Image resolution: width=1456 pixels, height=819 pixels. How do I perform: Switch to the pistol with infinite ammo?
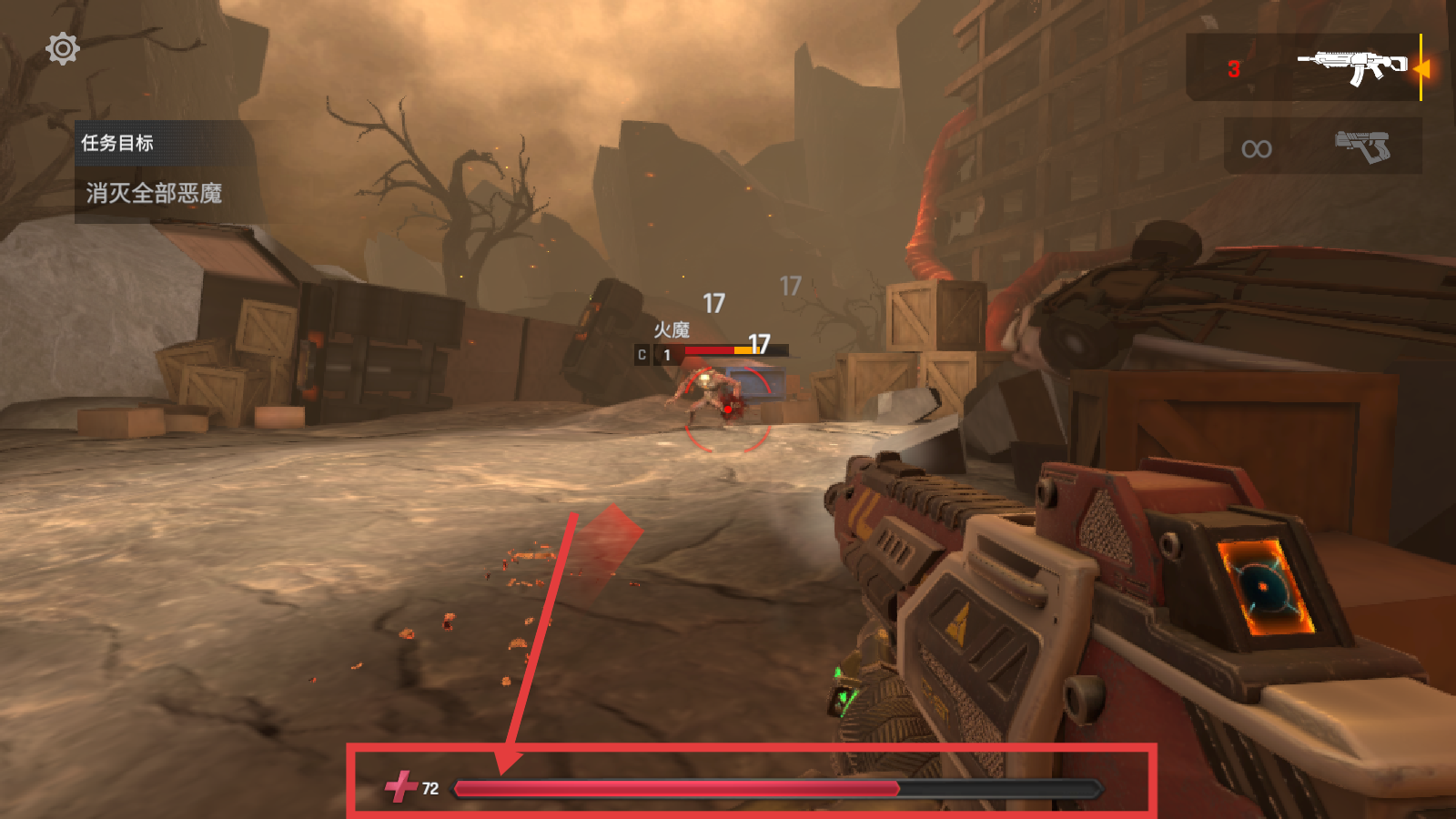pos(1322,146)
